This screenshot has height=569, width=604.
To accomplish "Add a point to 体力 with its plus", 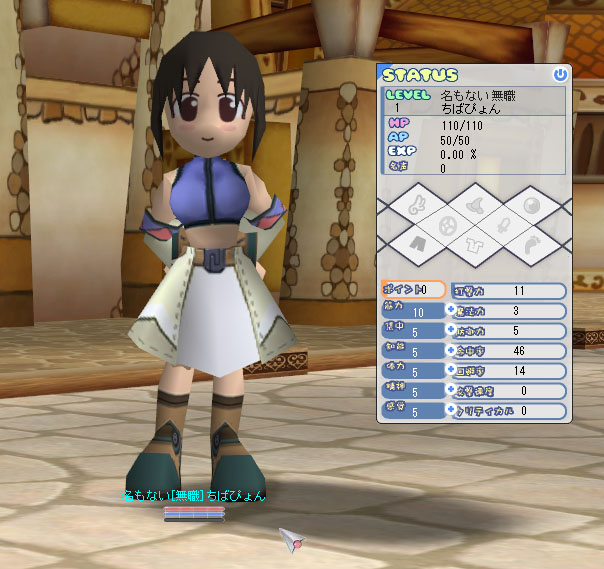I will point(450,370).
